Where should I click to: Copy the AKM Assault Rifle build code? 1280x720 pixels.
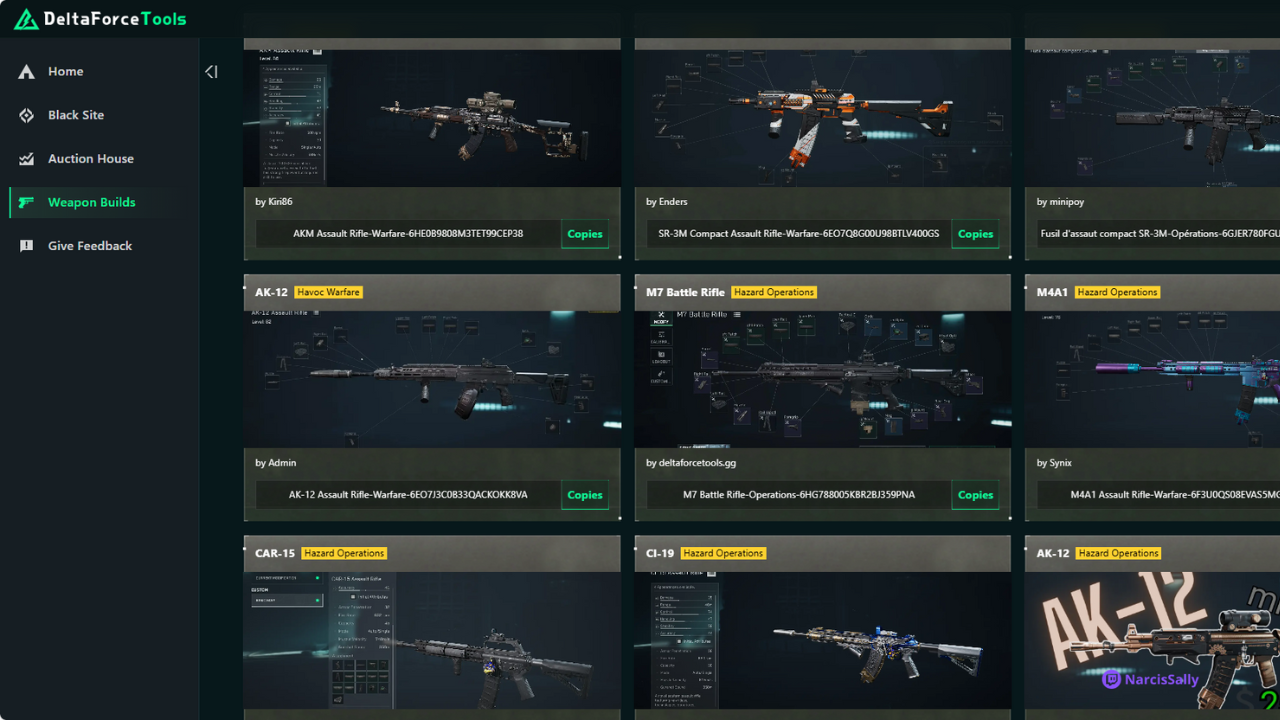[x=584, y=233]
